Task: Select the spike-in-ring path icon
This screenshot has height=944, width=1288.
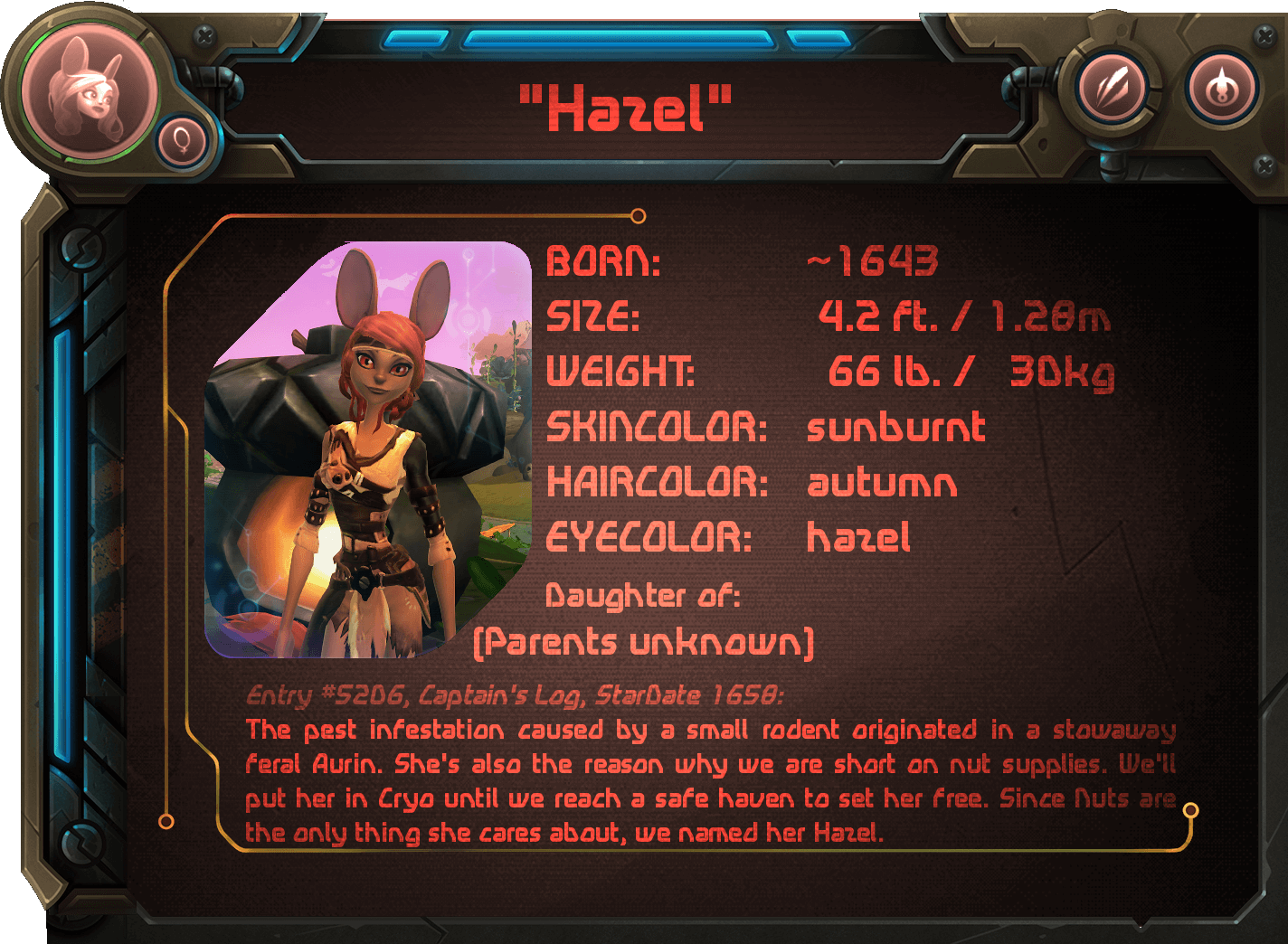Action: (x=1223, y=89)
